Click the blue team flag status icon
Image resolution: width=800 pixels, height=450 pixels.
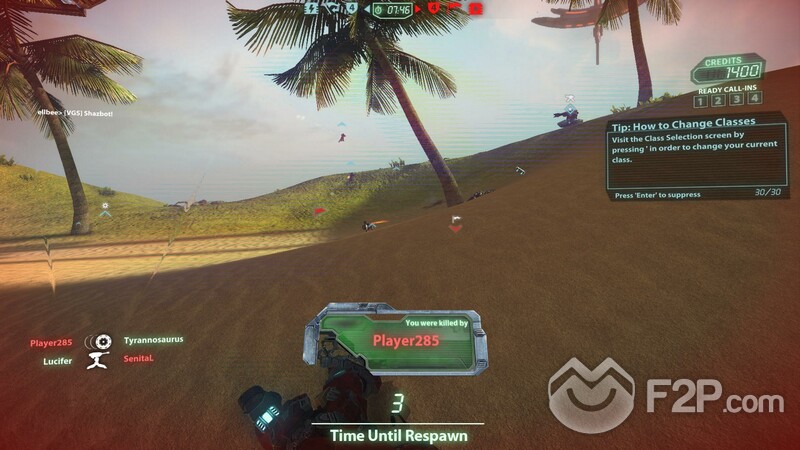point(331,9)
